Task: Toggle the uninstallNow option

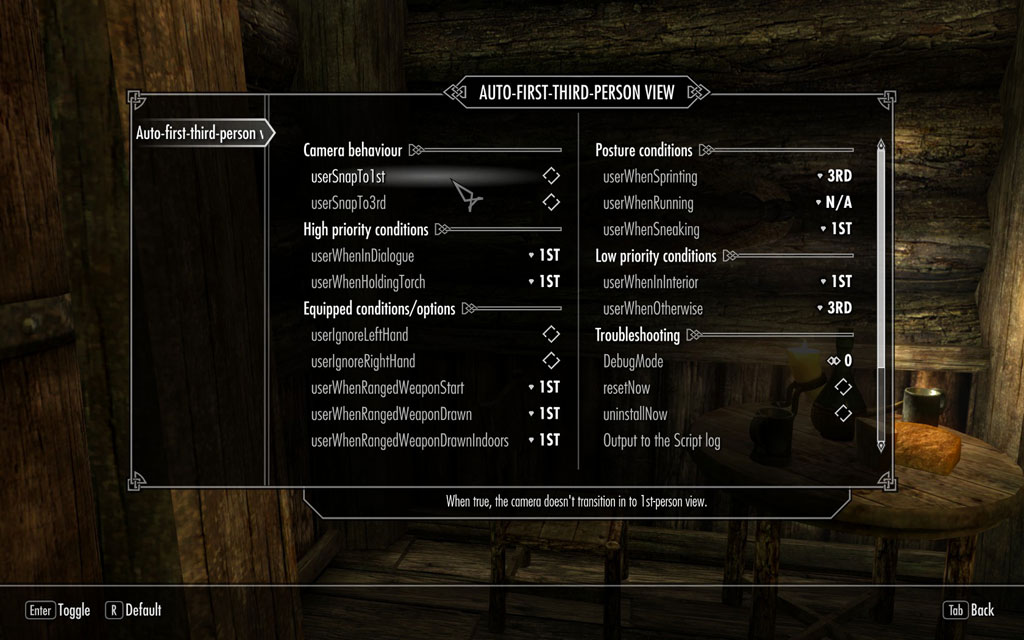Action: [842, 414]
